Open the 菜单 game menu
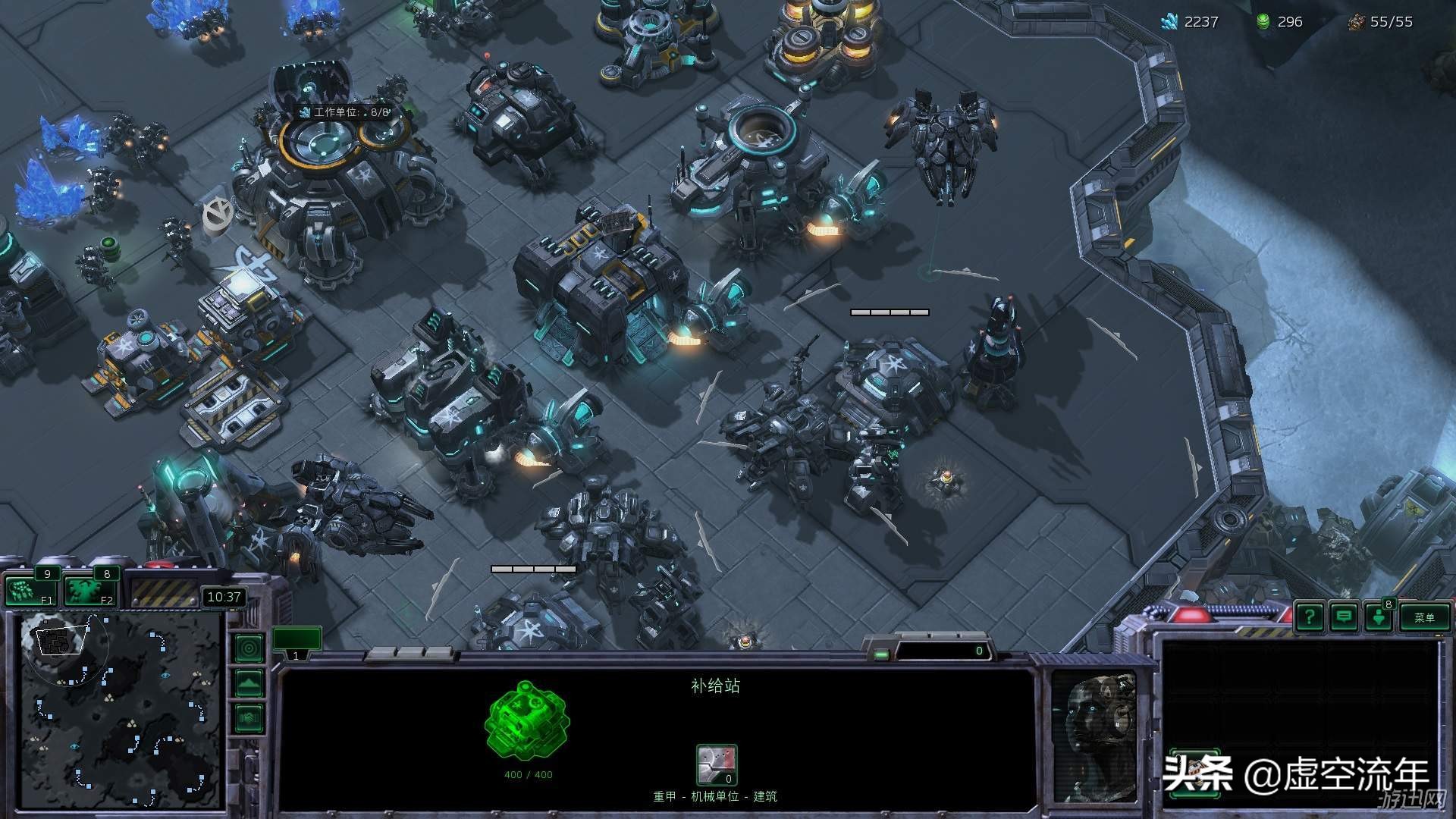The image size is (1456, 819). point(1424,617)
